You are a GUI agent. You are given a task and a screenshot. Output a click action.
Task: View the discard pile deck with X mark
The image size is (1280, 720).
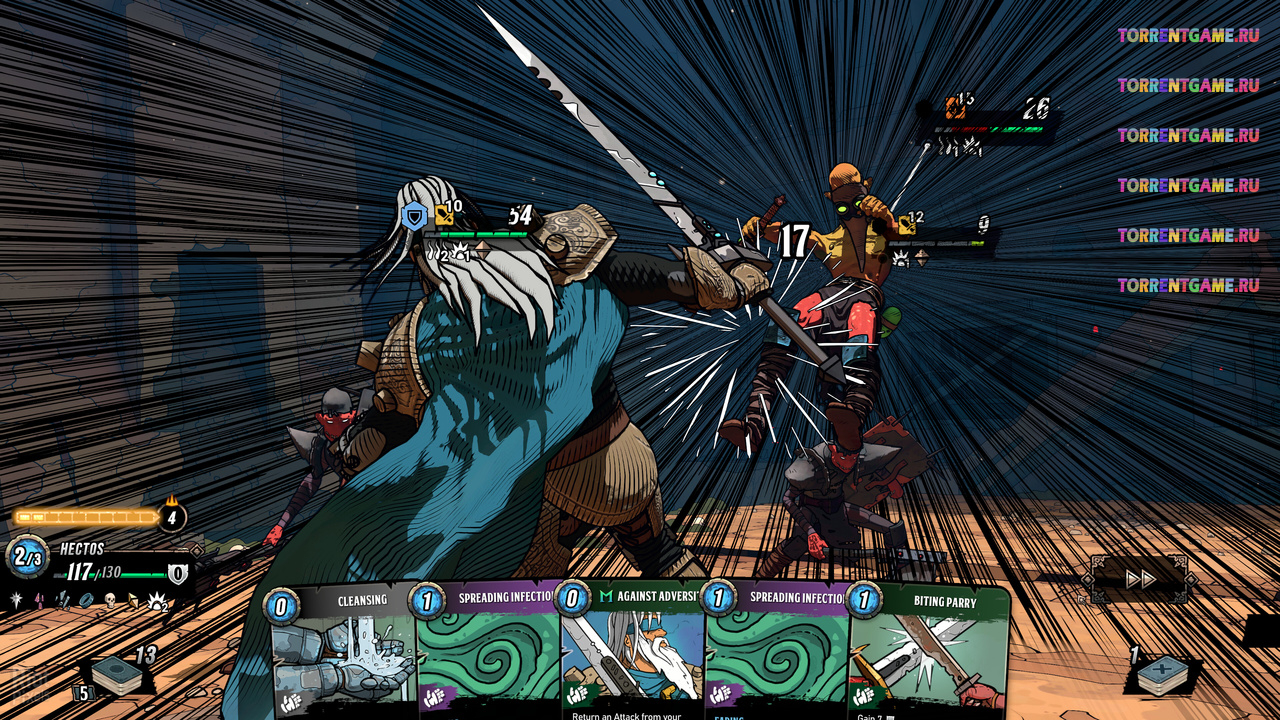pyautogui.click(x=1161, y=675)
